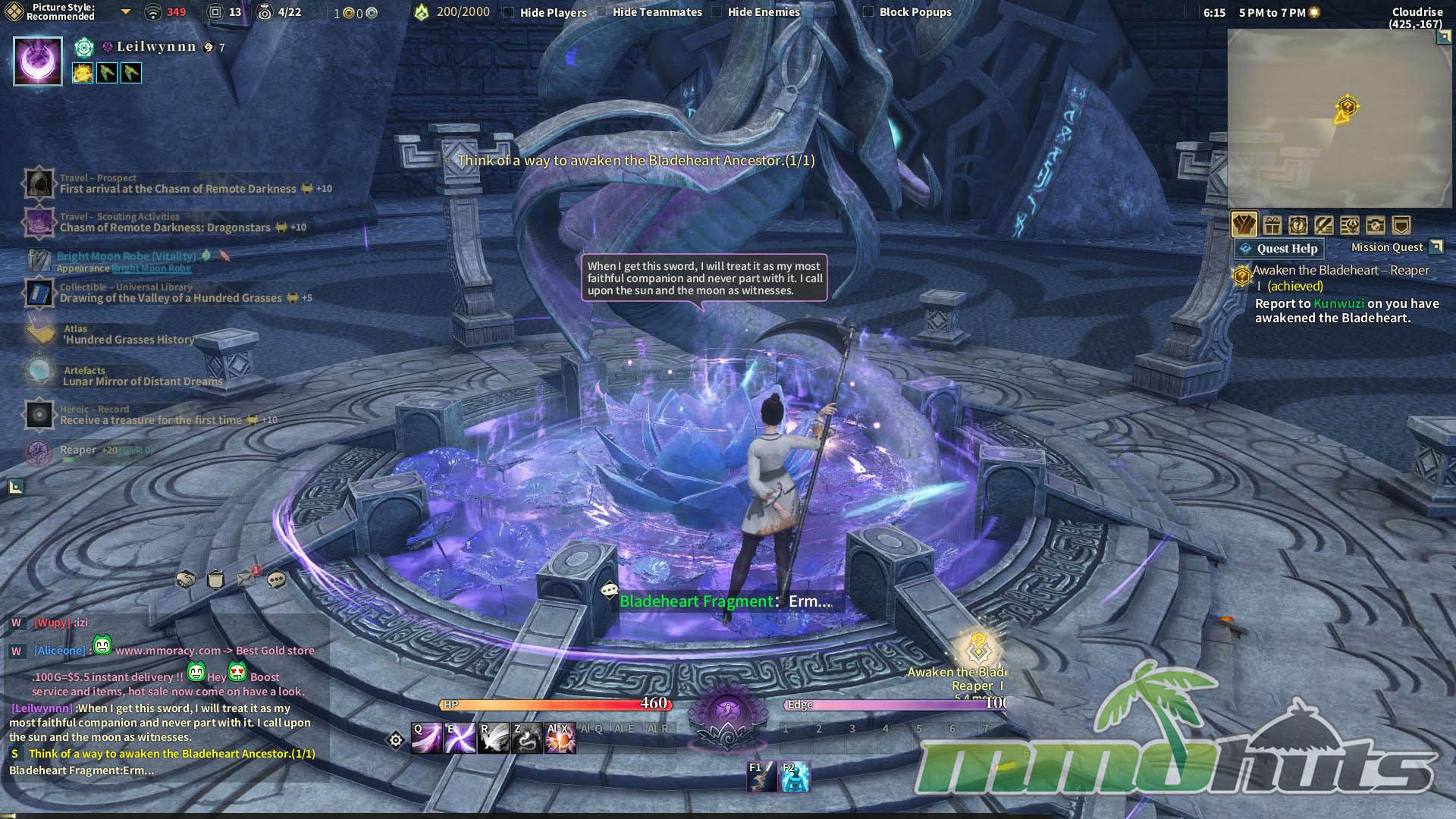This screenshot has height=819, width=1456.
Task: Open the robe outfit menu icon
Action: [1244, 225]
